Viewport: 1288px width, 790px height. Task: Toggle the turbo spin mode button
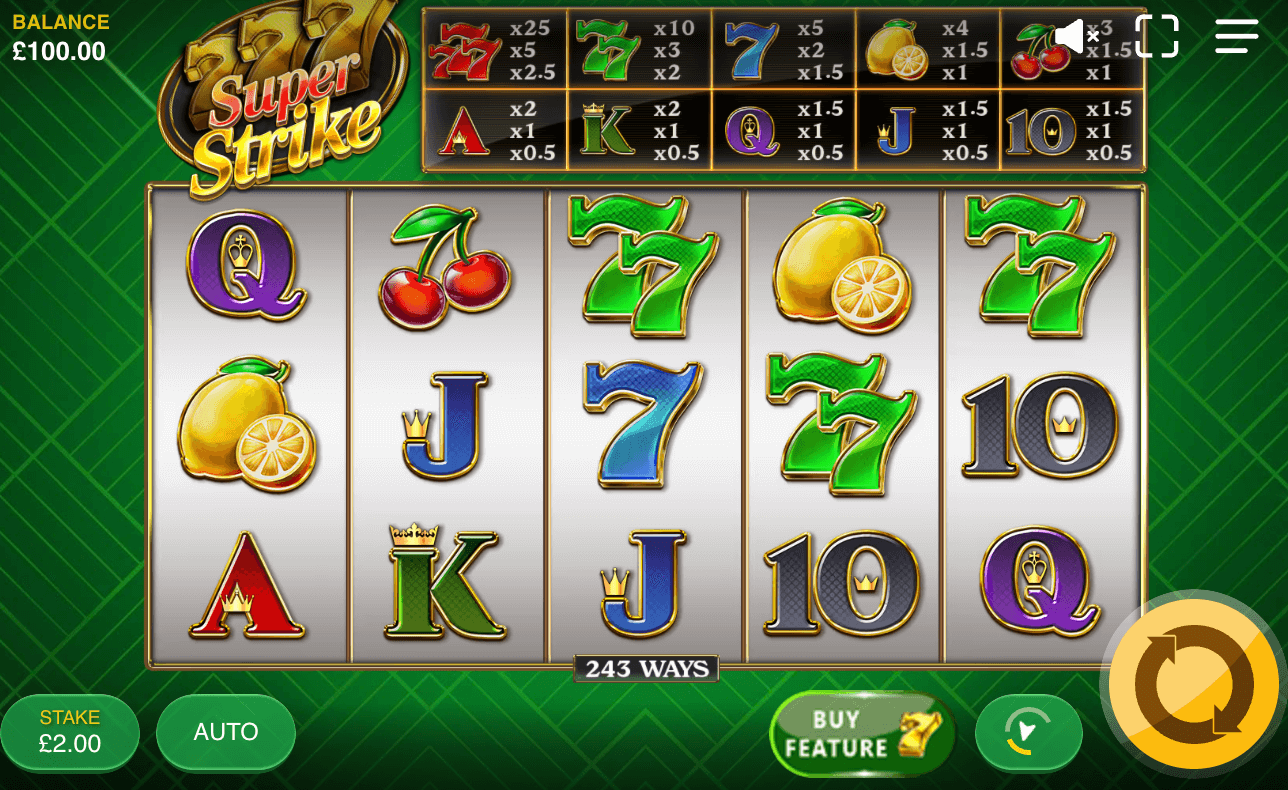(1028, 732)
